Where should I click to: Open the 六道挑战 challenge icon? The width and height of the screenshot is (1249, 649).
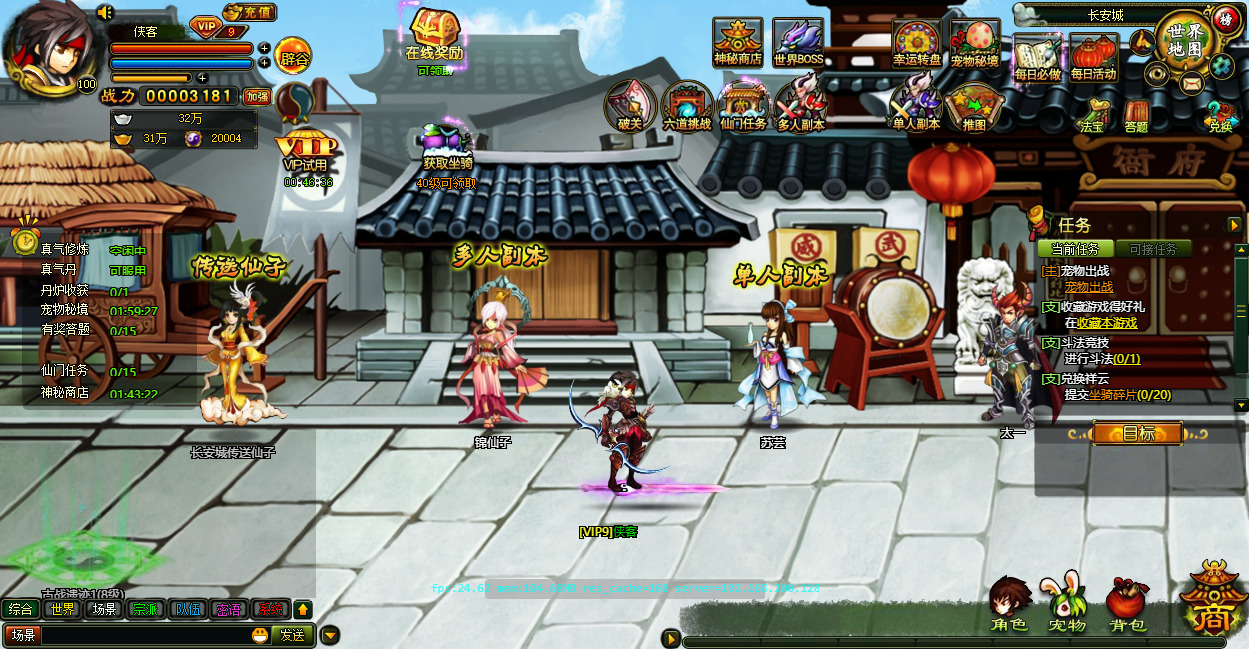coord(686,106)
